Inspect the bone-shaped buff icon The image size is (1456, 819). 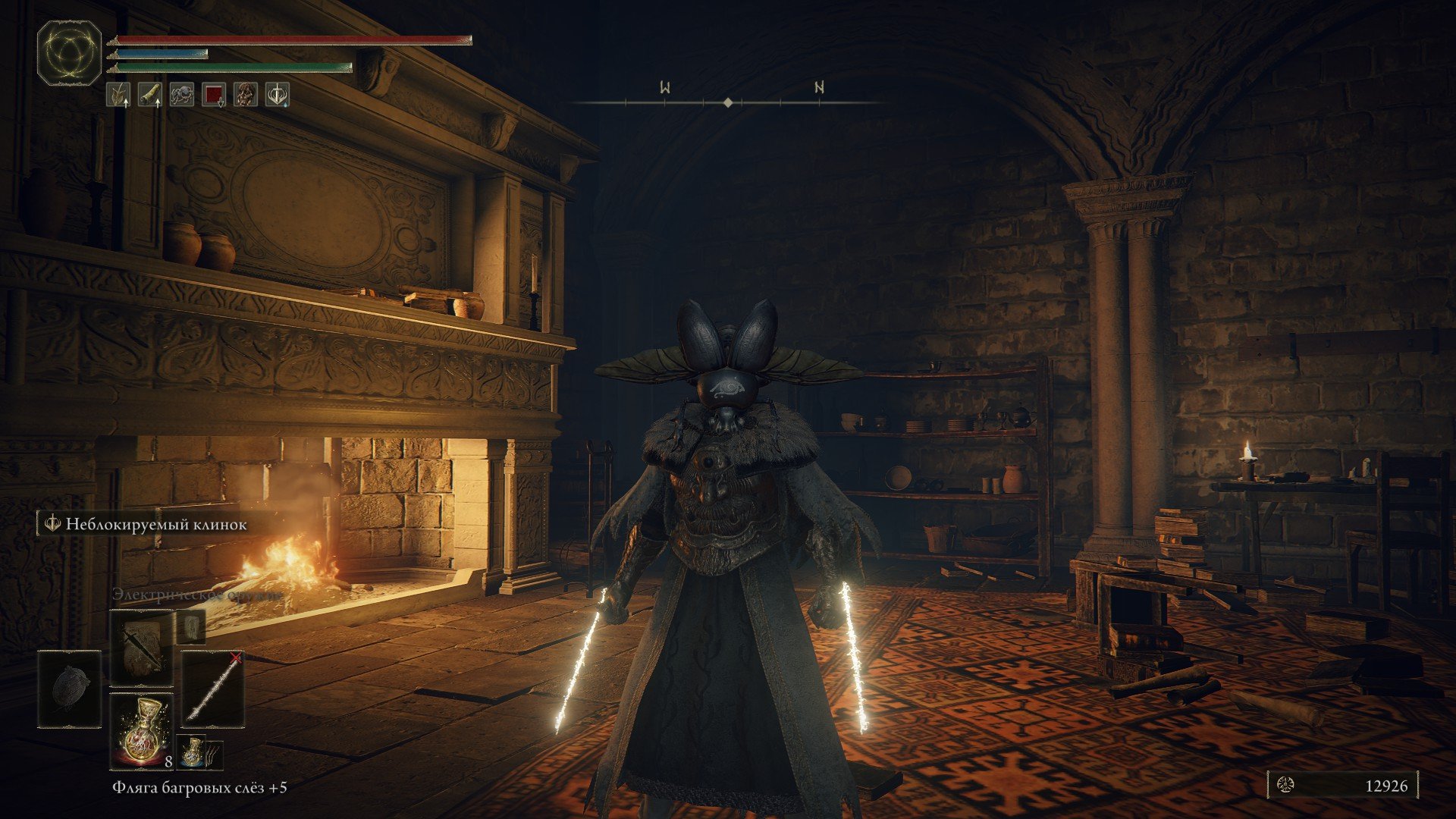tap(150, 95)
